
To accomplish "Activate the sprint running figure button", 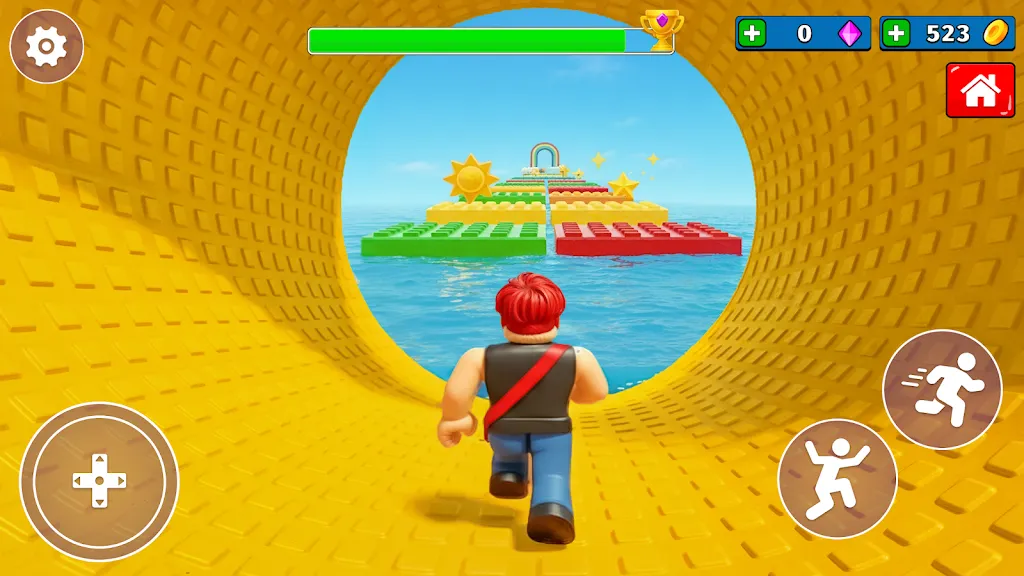I will click(942, 389).
